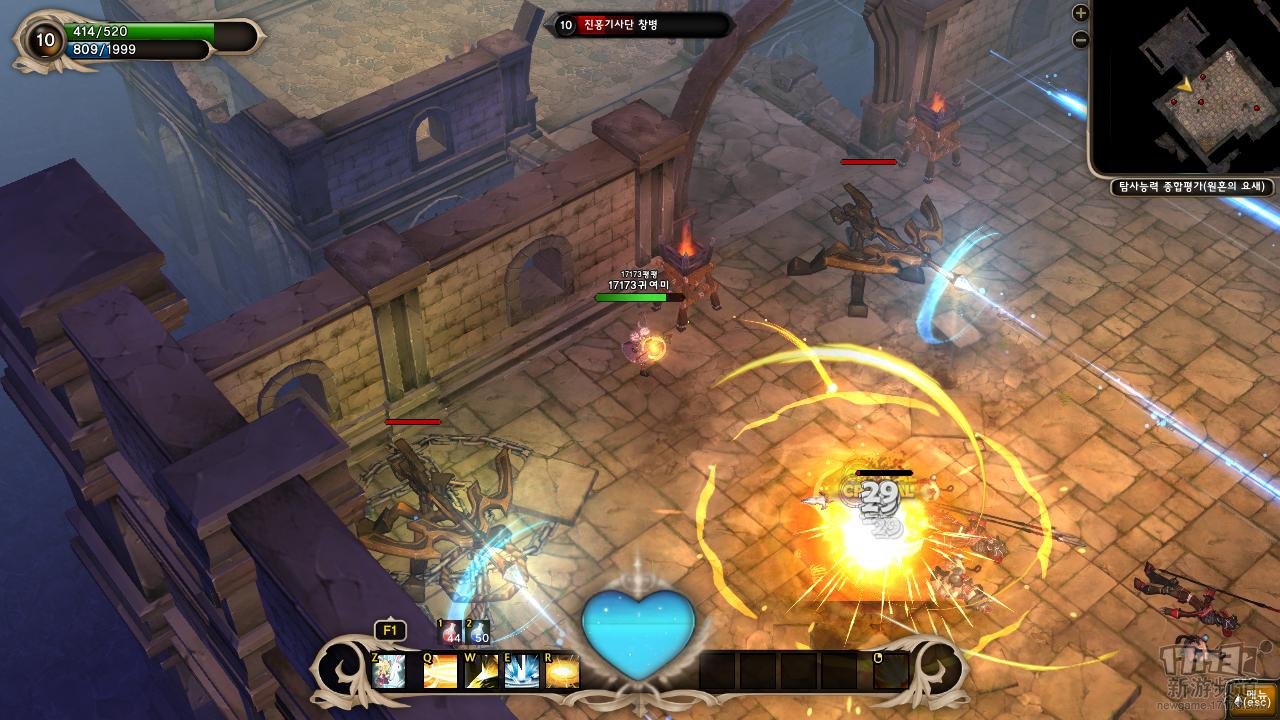Zoom in the minimap with the plus button
This screenshot has width=1280, height=720.
tap(1080, 13)
